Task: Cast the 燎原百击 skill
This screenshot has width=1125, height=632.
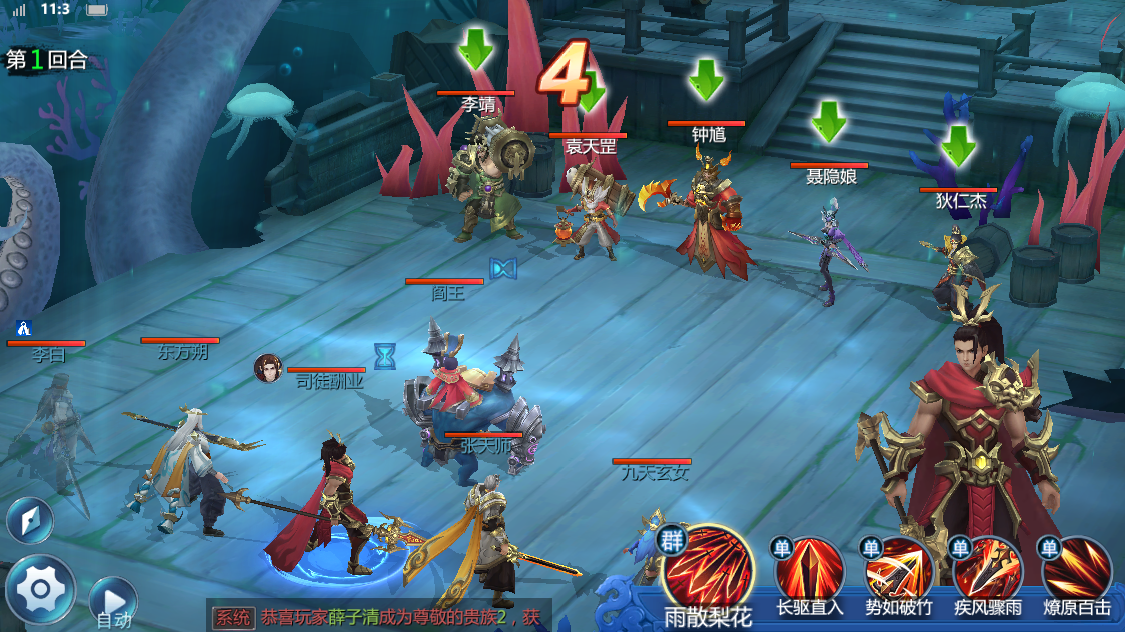Action: [1076, 570]
